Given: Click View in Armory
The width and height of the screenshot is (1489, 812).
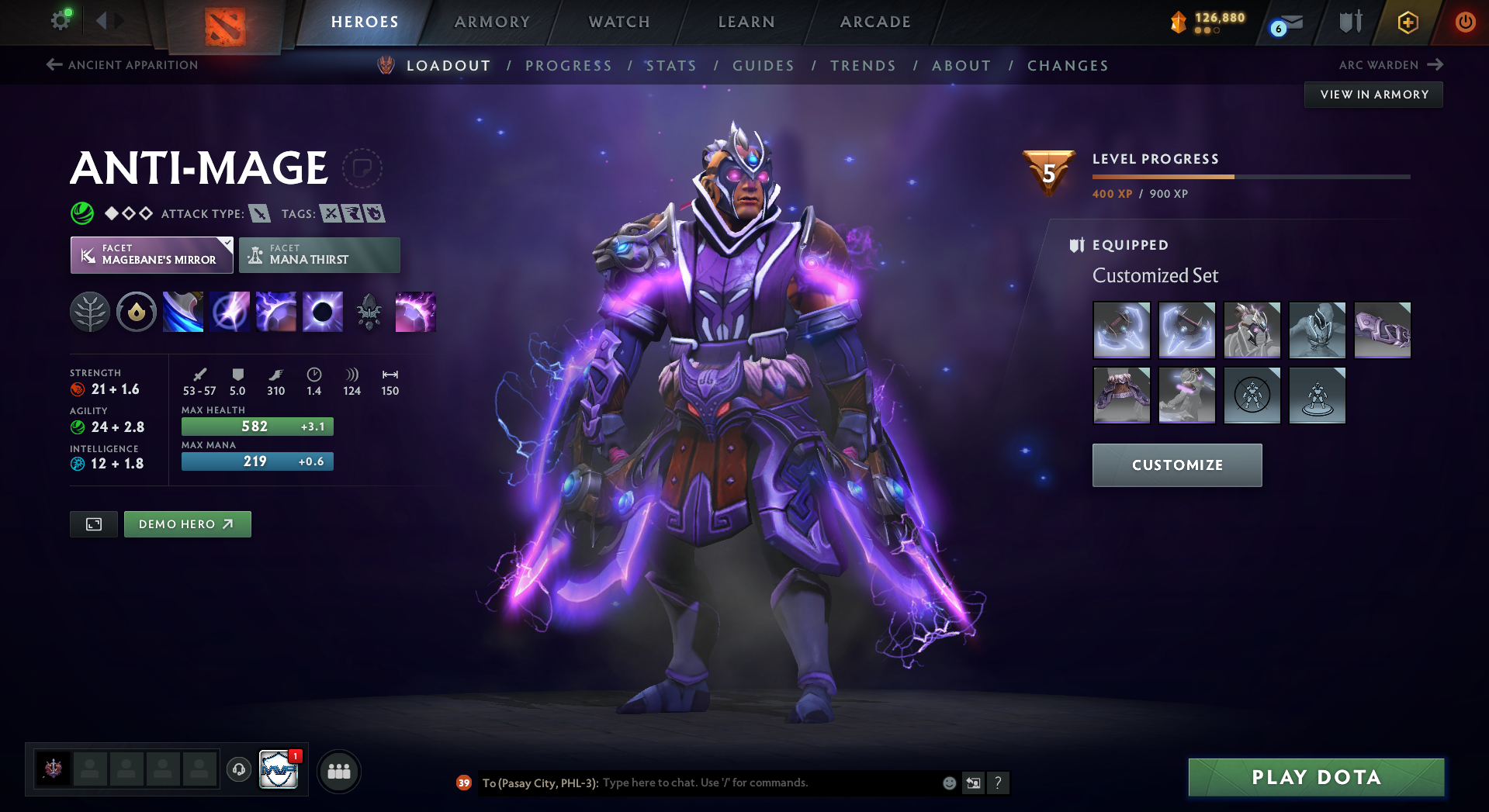Looking at the screenshot, I should click(1373, 95).
